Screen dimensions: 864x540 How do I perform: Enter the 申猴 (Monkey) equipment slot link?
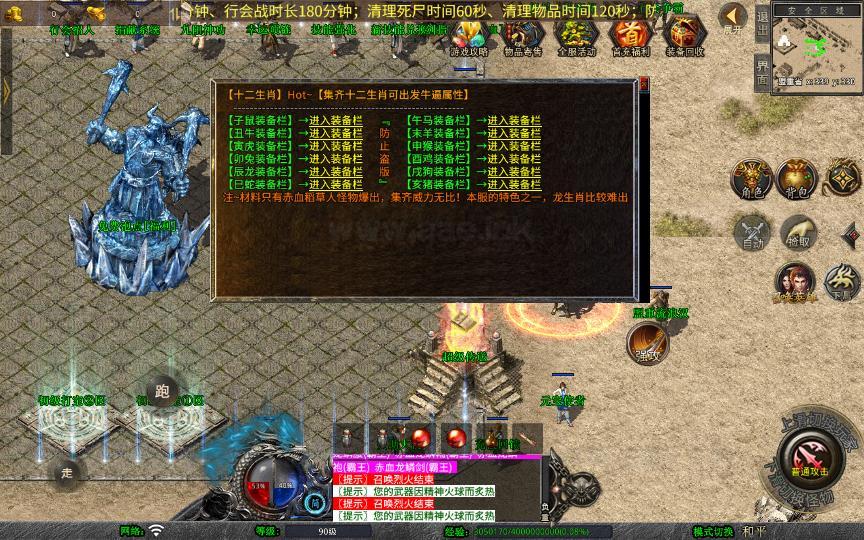(x=508, y=146)
